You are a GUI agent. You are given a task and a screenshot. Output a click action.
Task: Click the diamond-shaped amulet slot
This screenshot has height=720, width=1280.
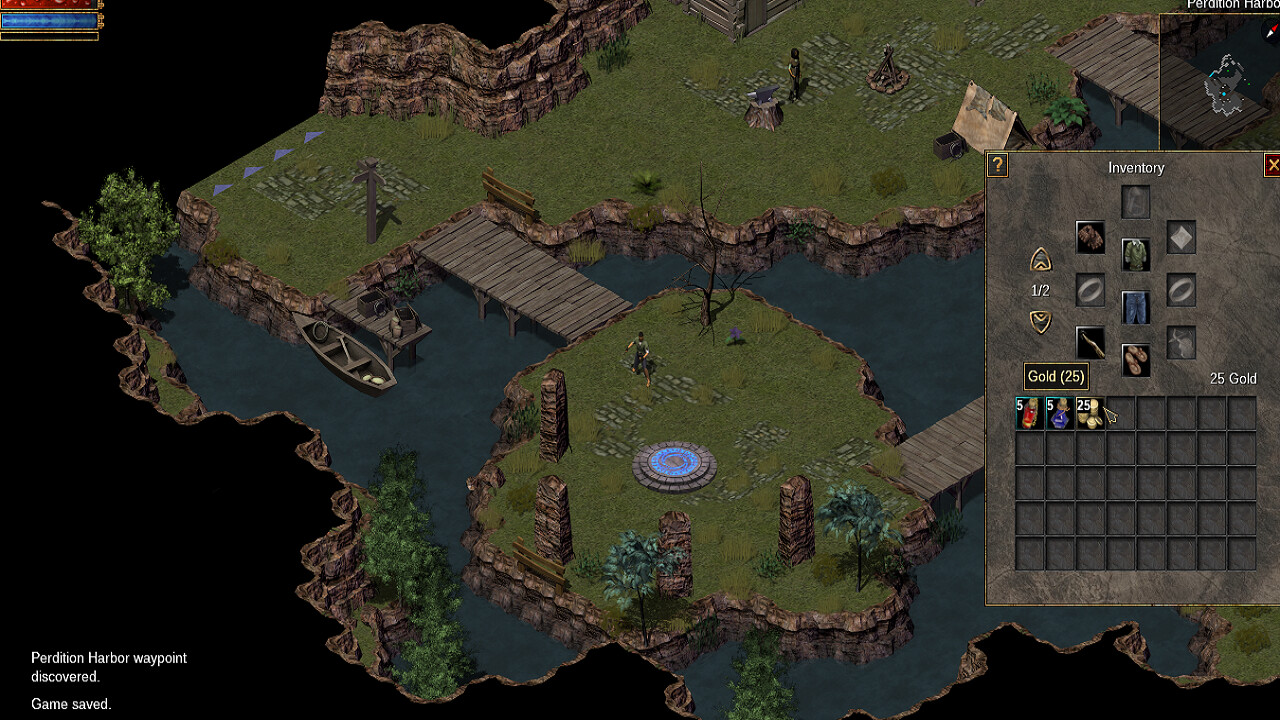coord(1180,236)
